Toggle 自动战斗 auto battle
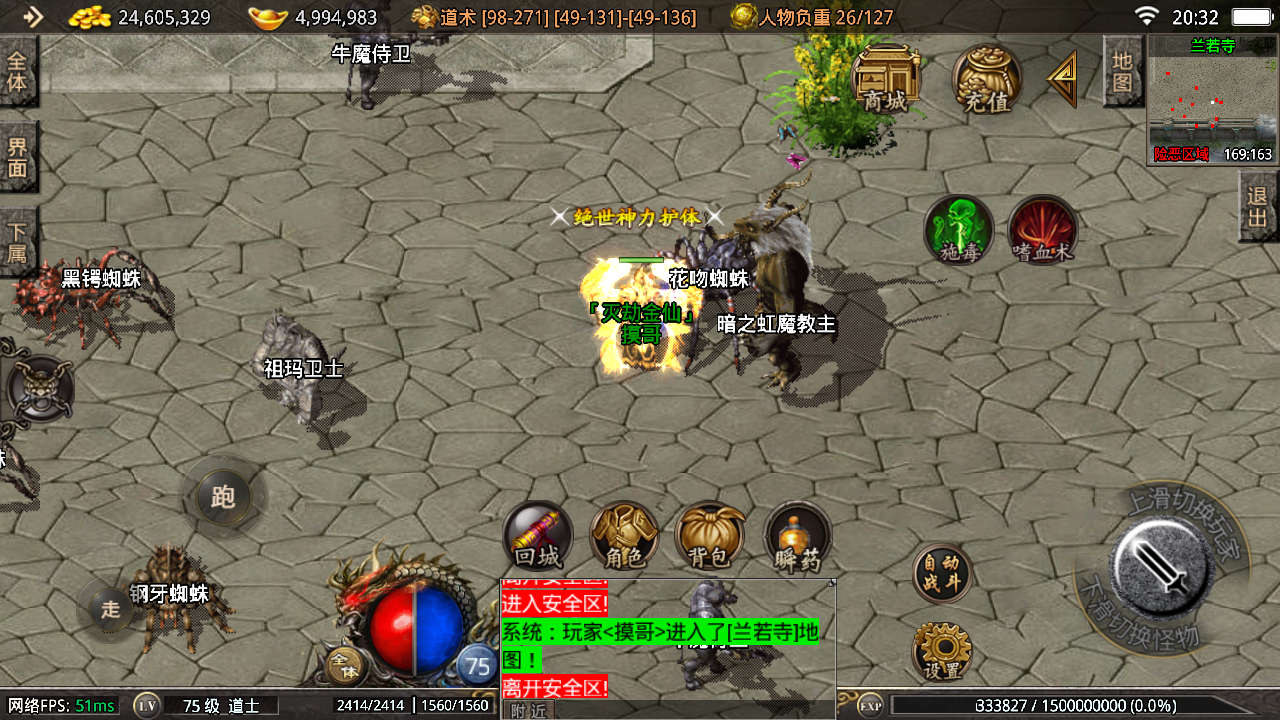 (942, 574)
